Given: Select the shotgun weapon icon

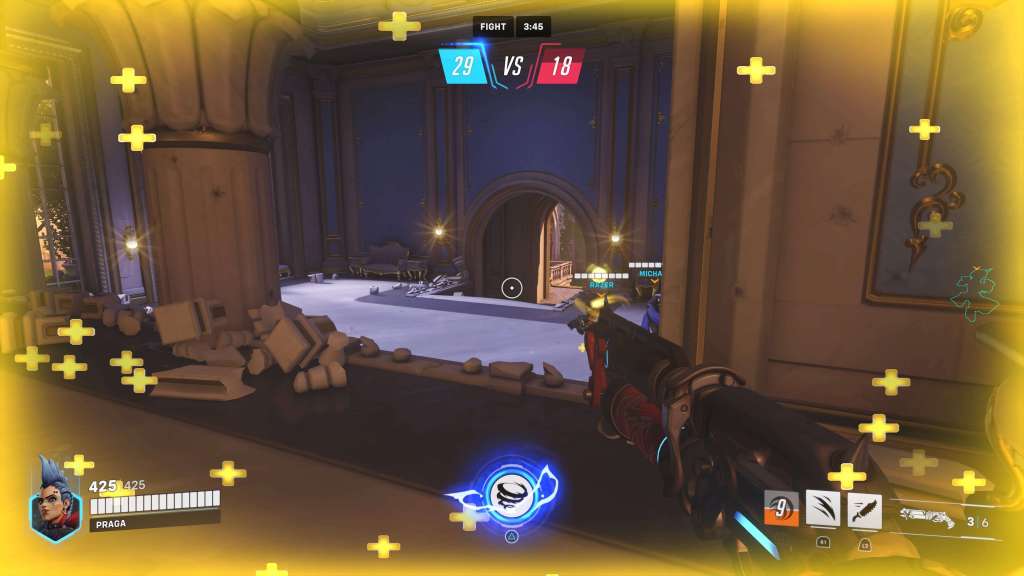Looking at the screenshot, I should [926, 517].
